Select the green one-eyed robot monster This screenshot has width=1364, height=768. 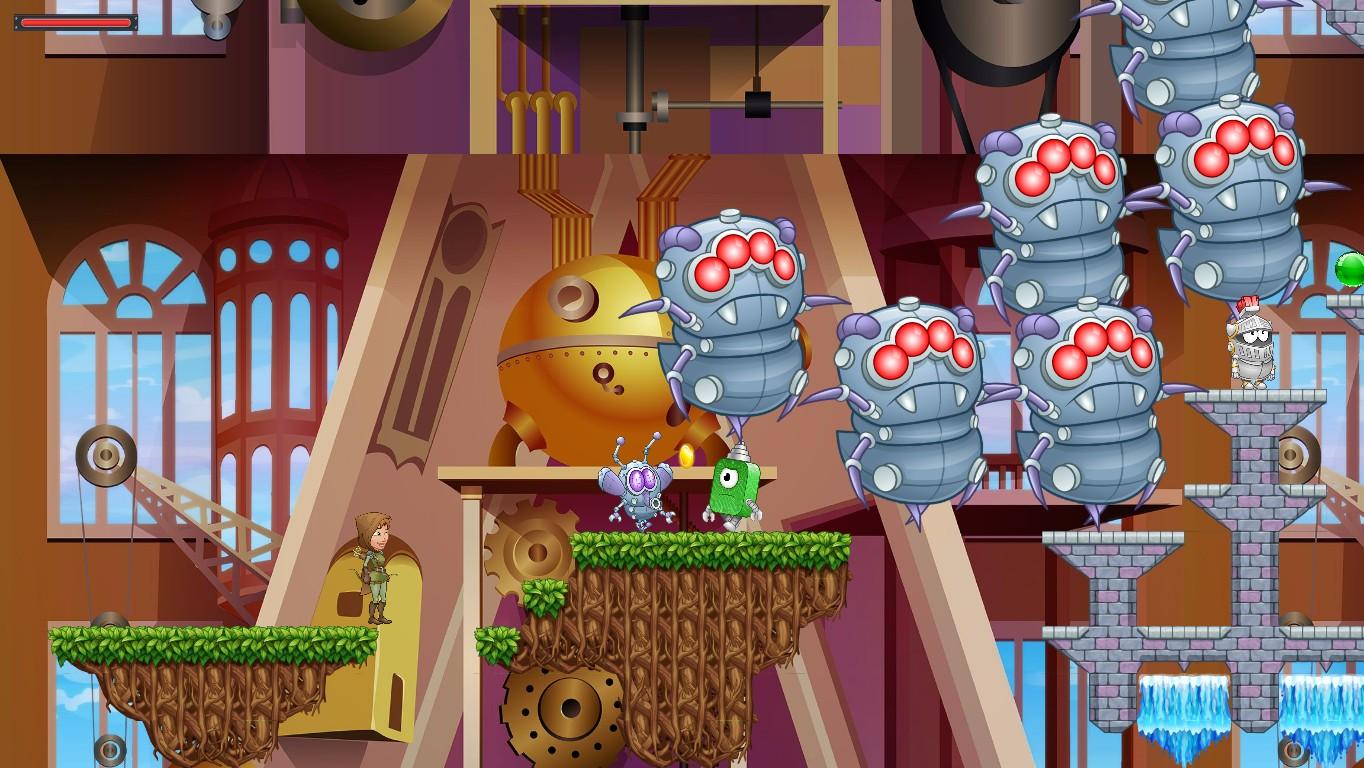coord(733,487)
